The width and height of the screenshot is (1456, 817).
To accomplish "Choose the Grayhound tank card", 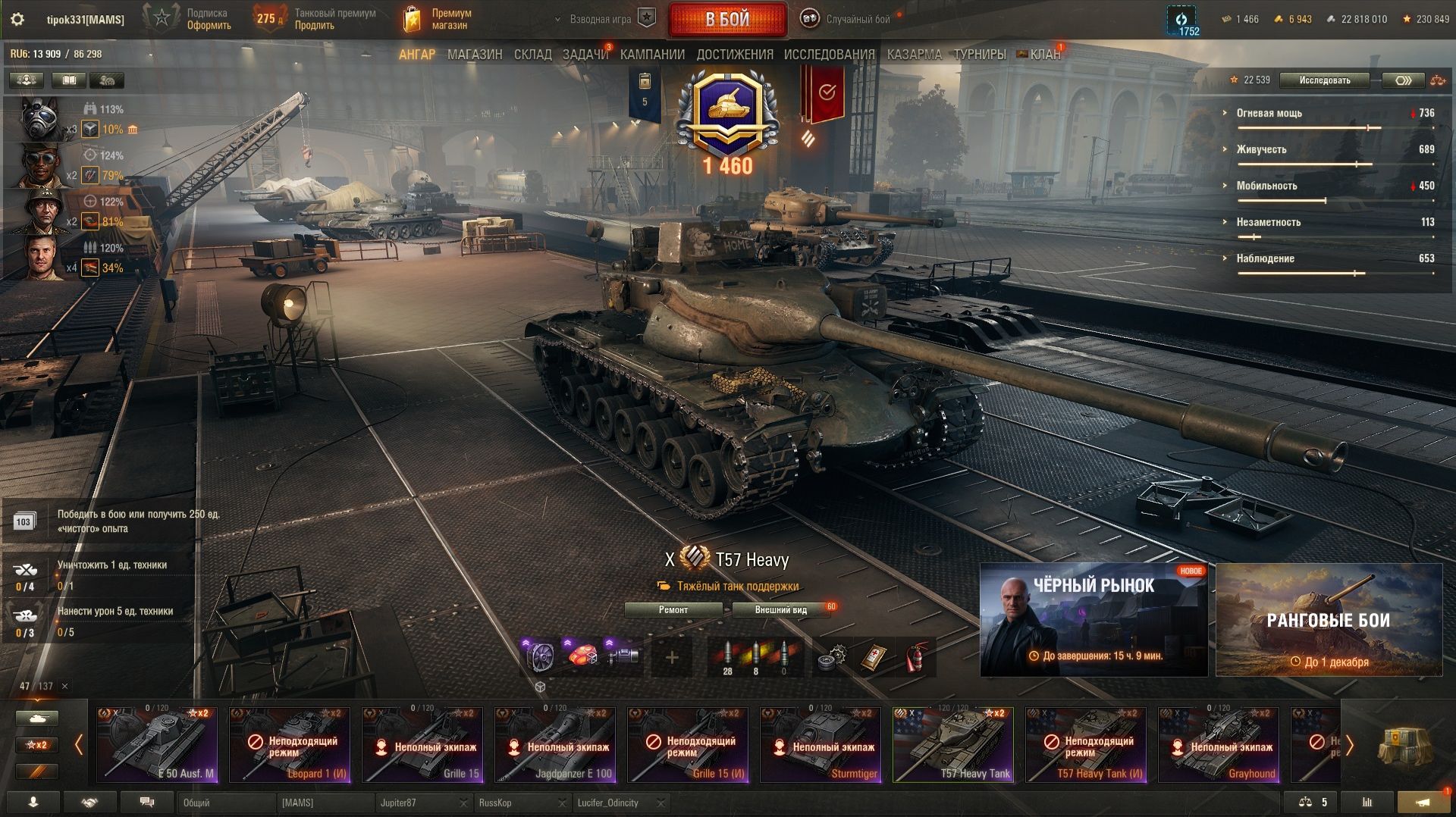I will pyautogui.click(x=1219, y=744).
